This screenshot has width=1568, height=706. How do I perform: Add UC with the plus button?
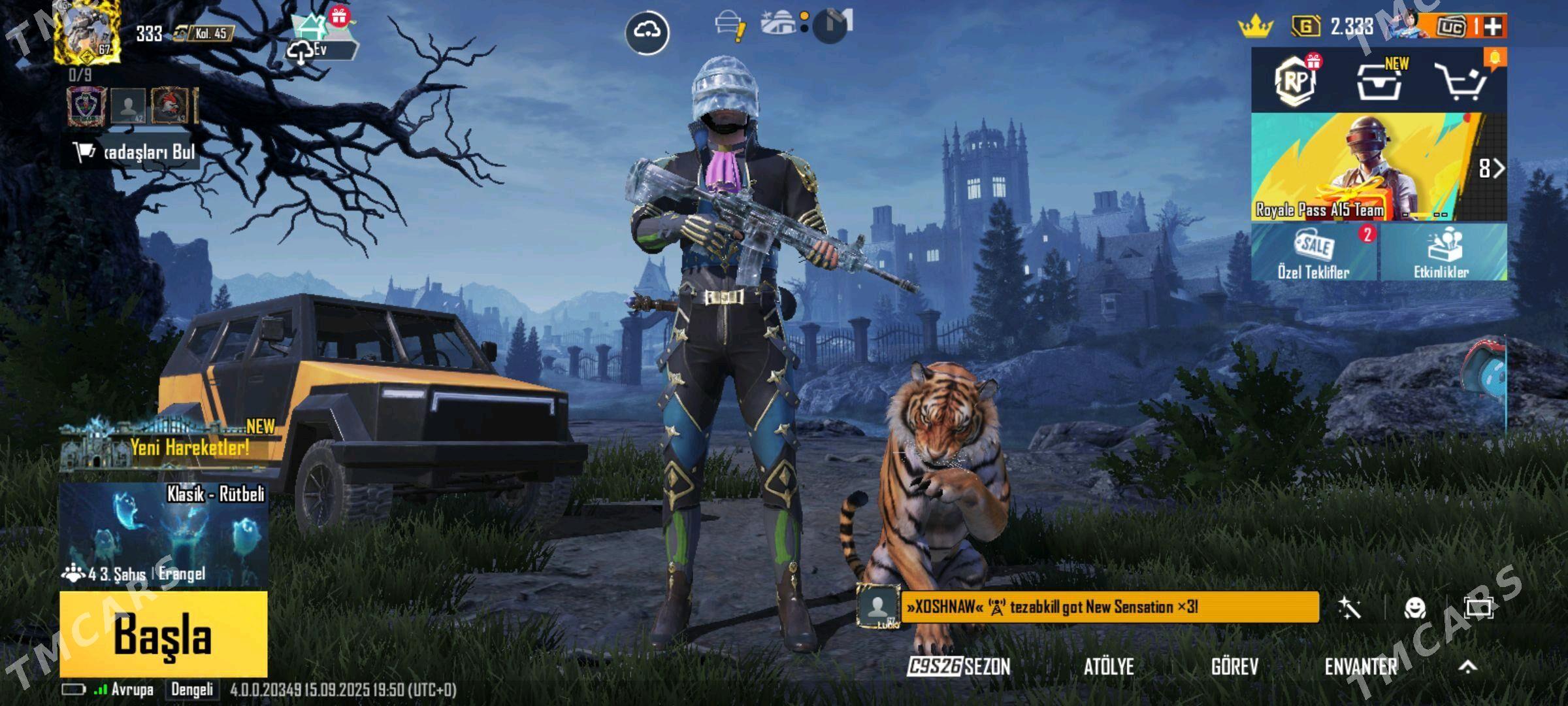[1493, 26]
